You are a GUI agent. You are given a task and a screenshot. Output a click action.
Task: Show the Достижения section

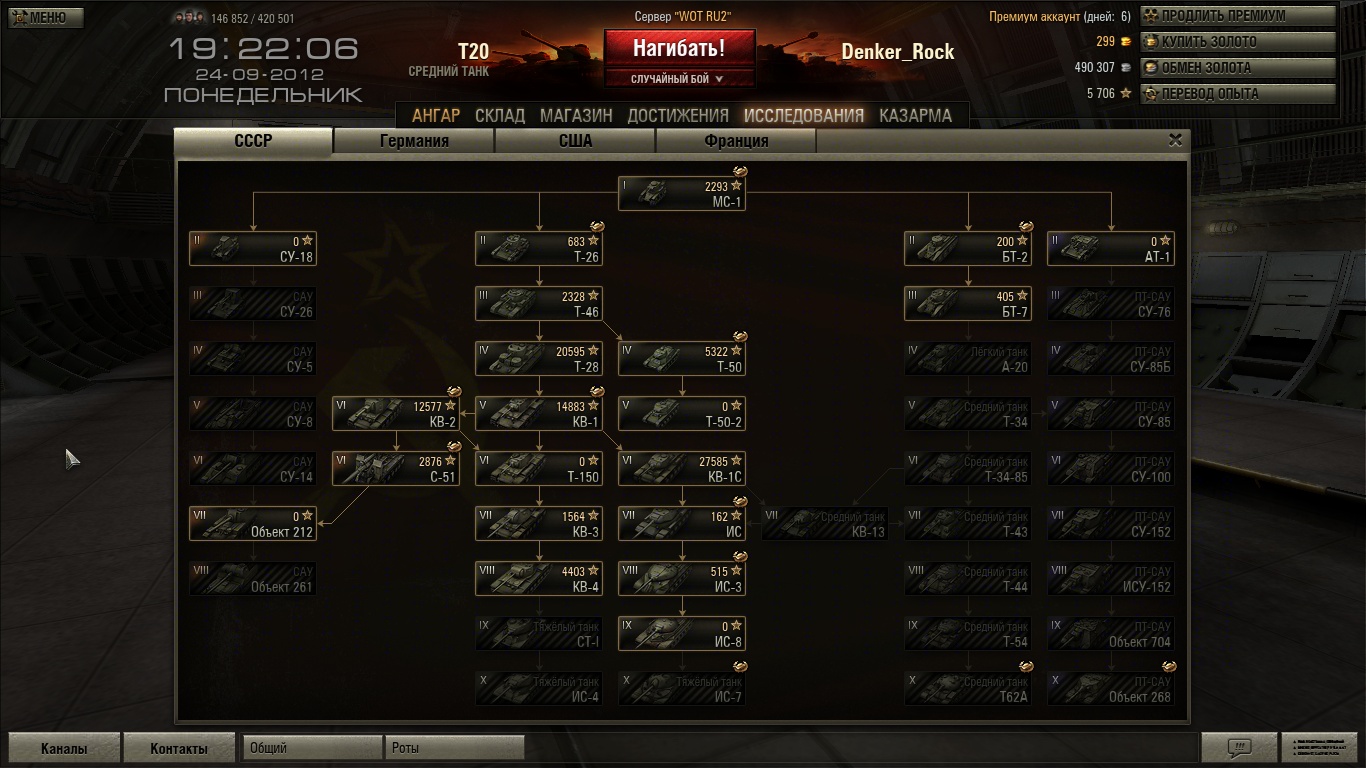coord(678,115)
